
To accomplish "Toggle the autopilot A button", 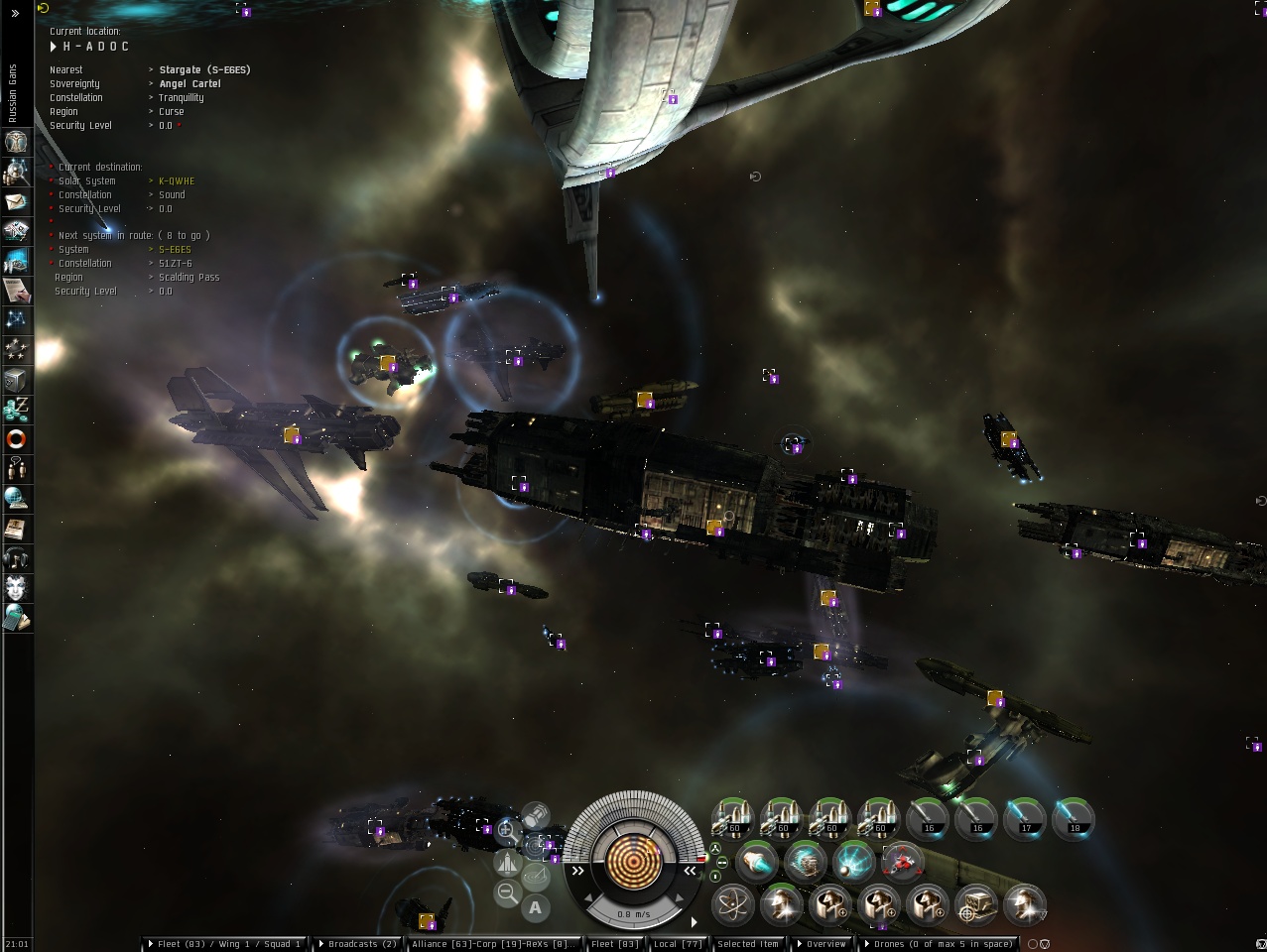I will [536, 906].
